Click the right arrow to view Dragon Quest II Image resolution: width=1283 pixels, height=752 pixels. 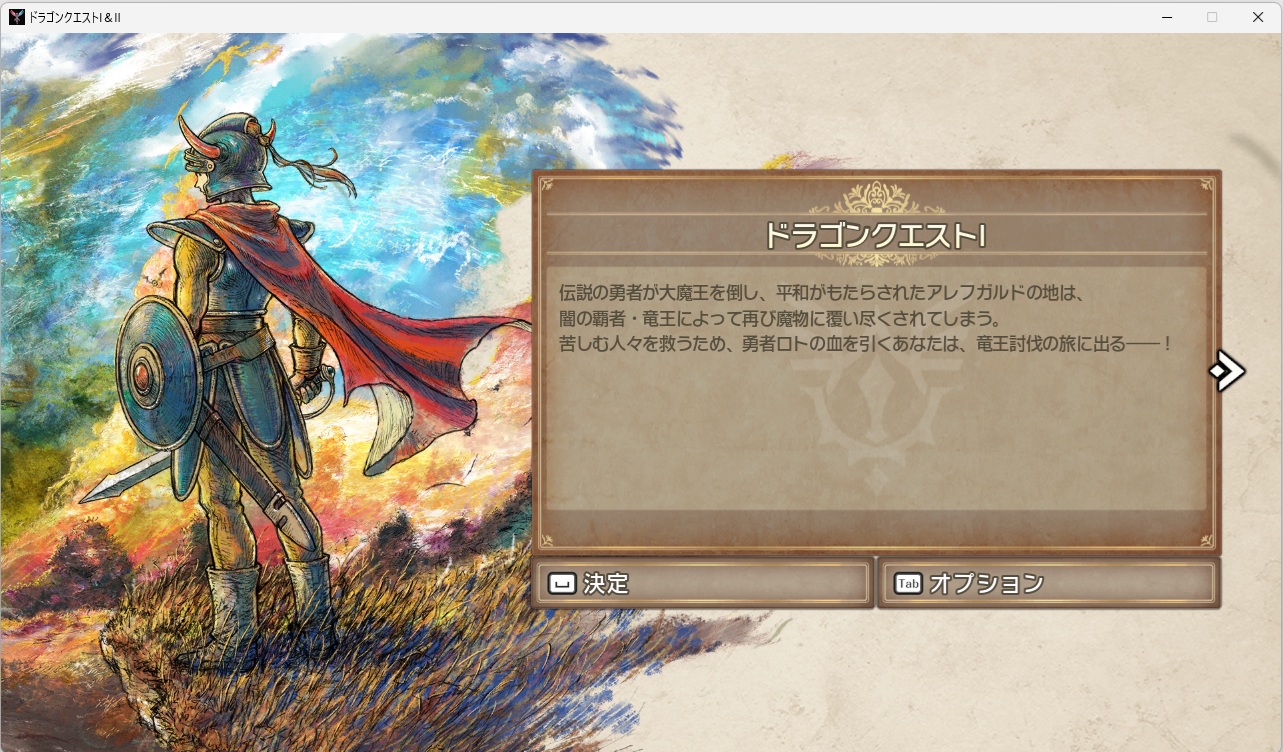pyautogui.click(x=1228, y=371)
